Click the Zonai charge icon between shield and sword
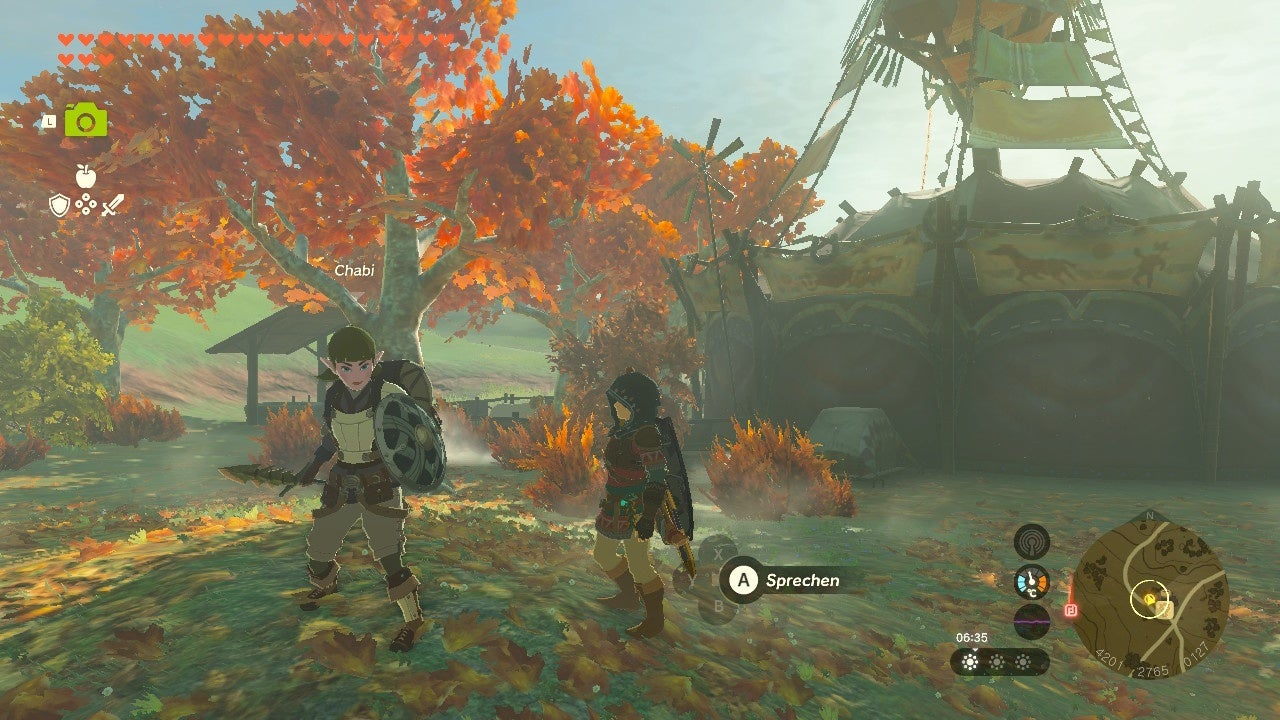This screenshot has height=720, width=1280. (86, 203)
